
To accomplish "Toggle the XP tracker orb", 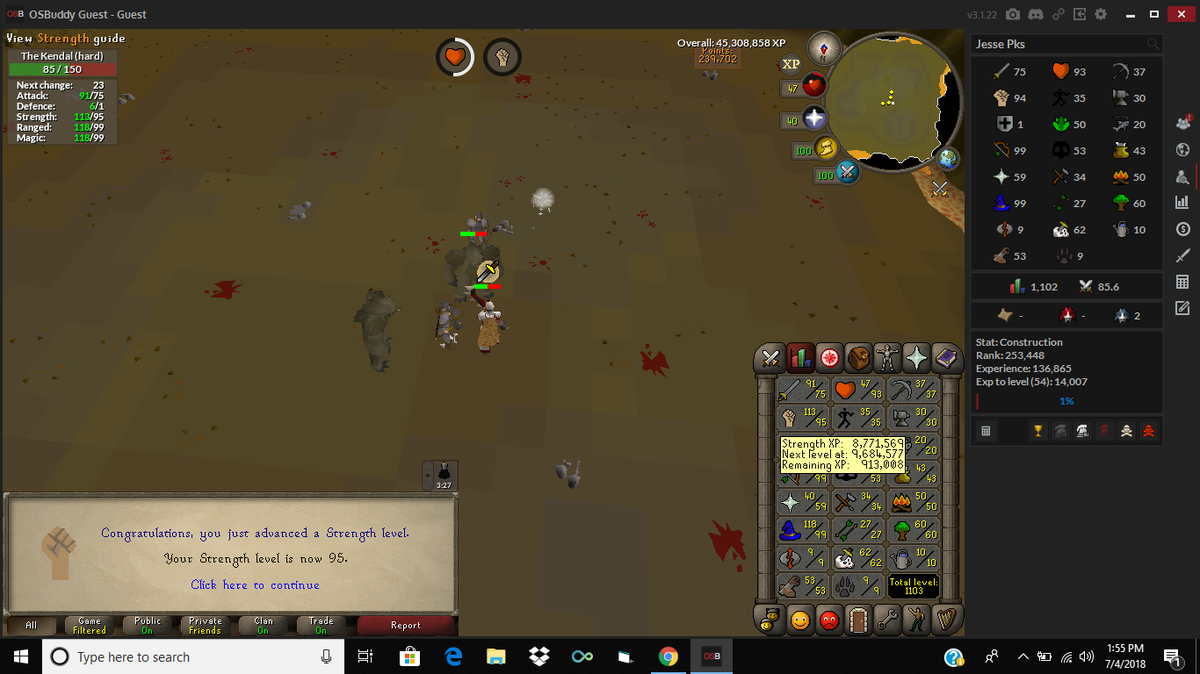I will [x=790, y=64].
